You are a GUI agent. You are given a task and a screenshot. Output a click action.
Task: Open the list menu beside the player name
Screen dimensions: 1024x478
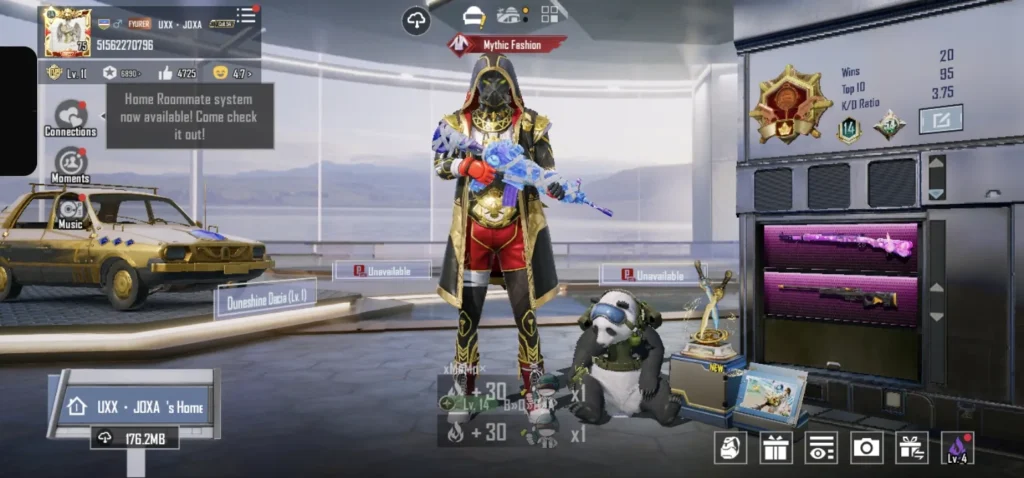point(246,16)
